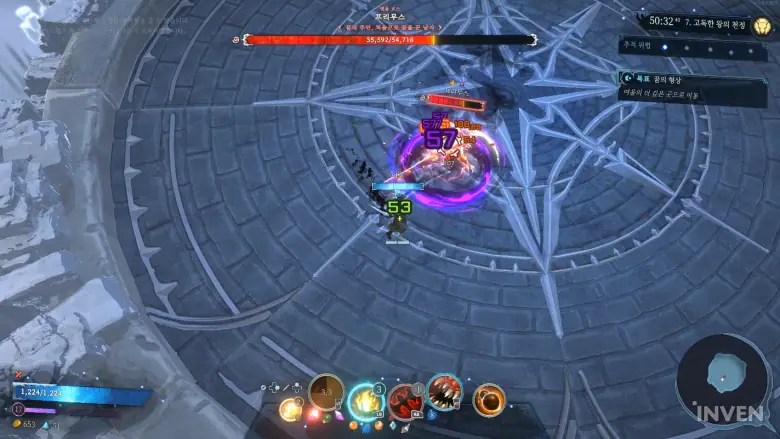The height and width of the screenshot is (439, 780).
Task: Activate the dark orb ability
Action: point(489,399)
